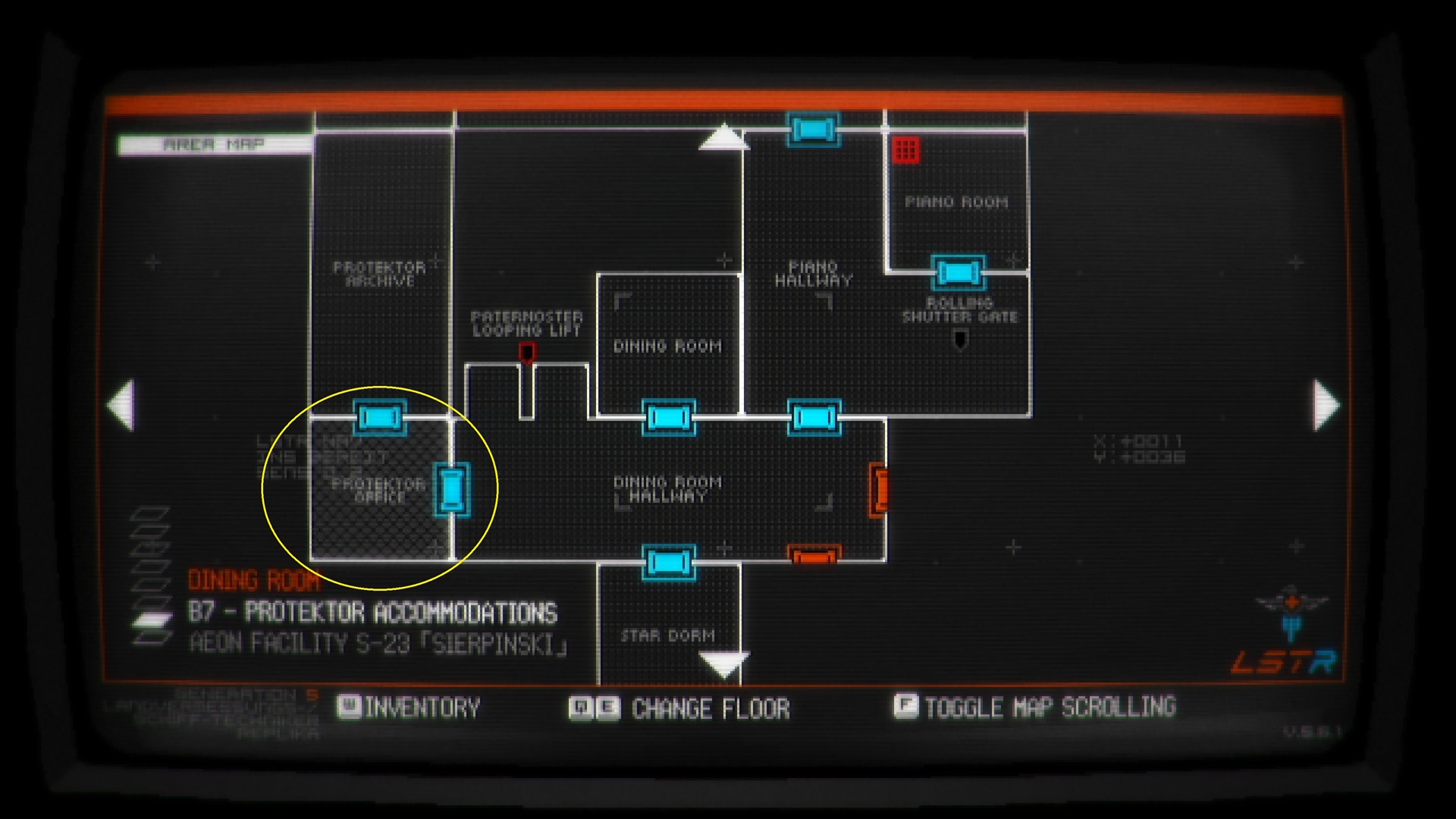Image resolution: width=1456 pixels, height=819 pixels.
Task: Click the cyan door between Dining Room and hallway
Action: (670, 417)
